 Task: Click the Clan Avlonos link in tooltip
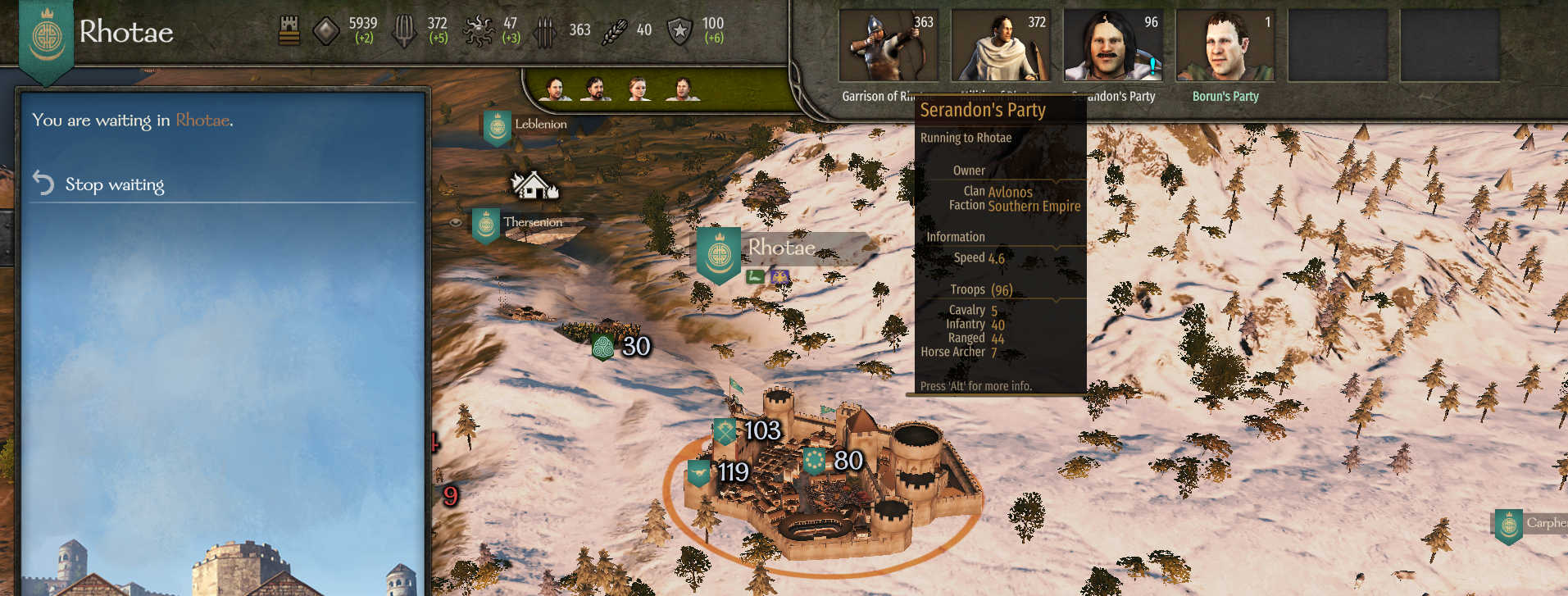coord(1010,192)
